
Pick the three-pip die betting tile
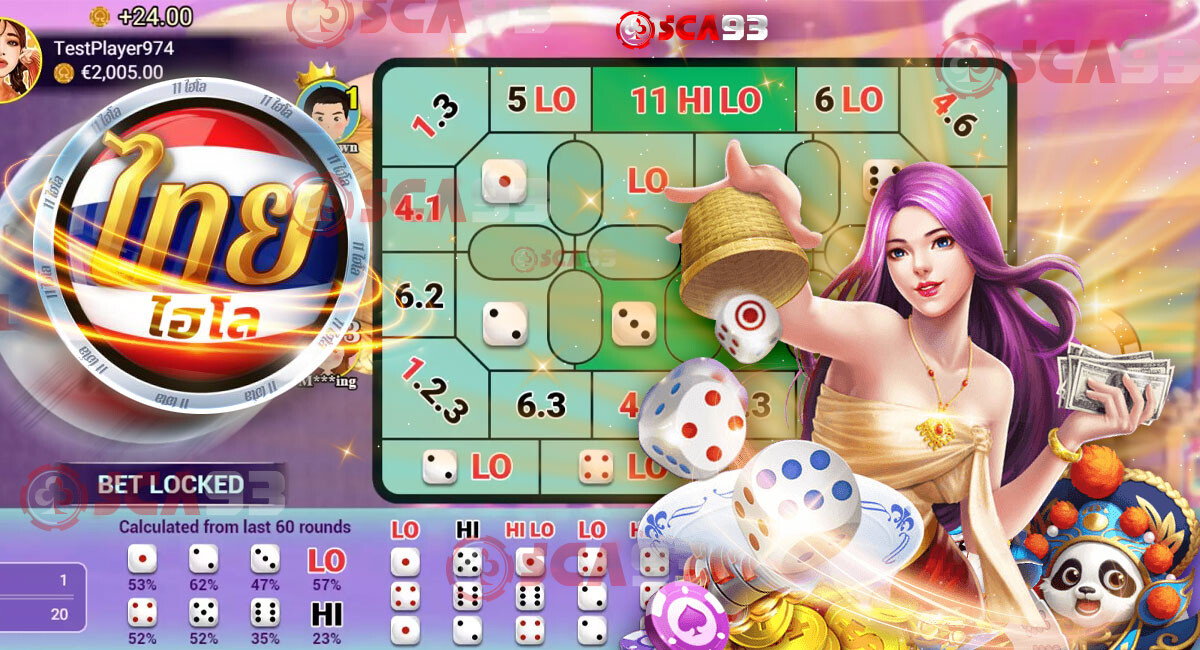(x=634, y=324)
